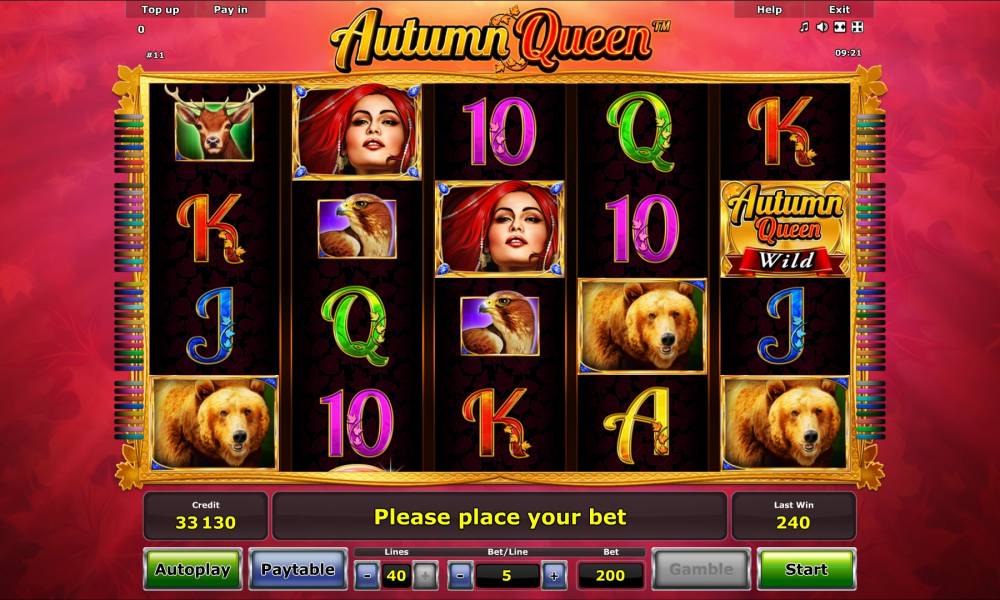
Task: Decrease the number of Lines
Action: click(368, 576)
